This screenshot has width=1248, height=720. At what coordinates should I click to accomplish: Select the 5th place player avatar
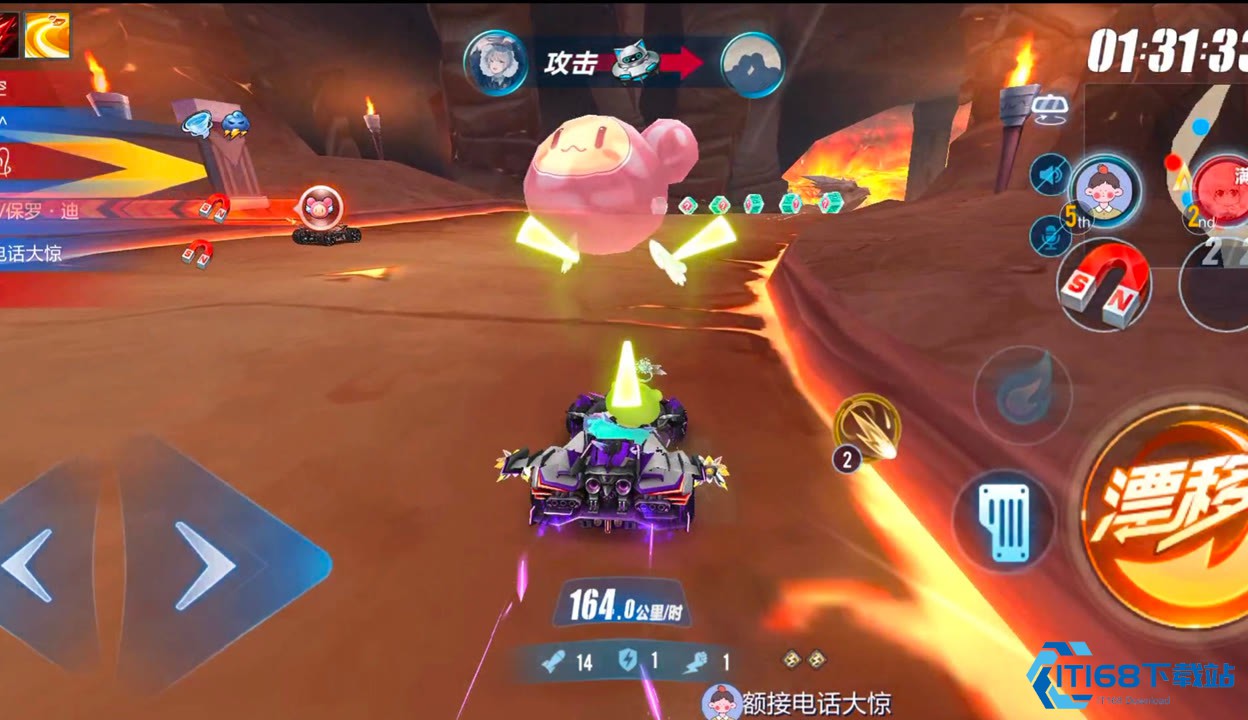tap(1106, 190)
